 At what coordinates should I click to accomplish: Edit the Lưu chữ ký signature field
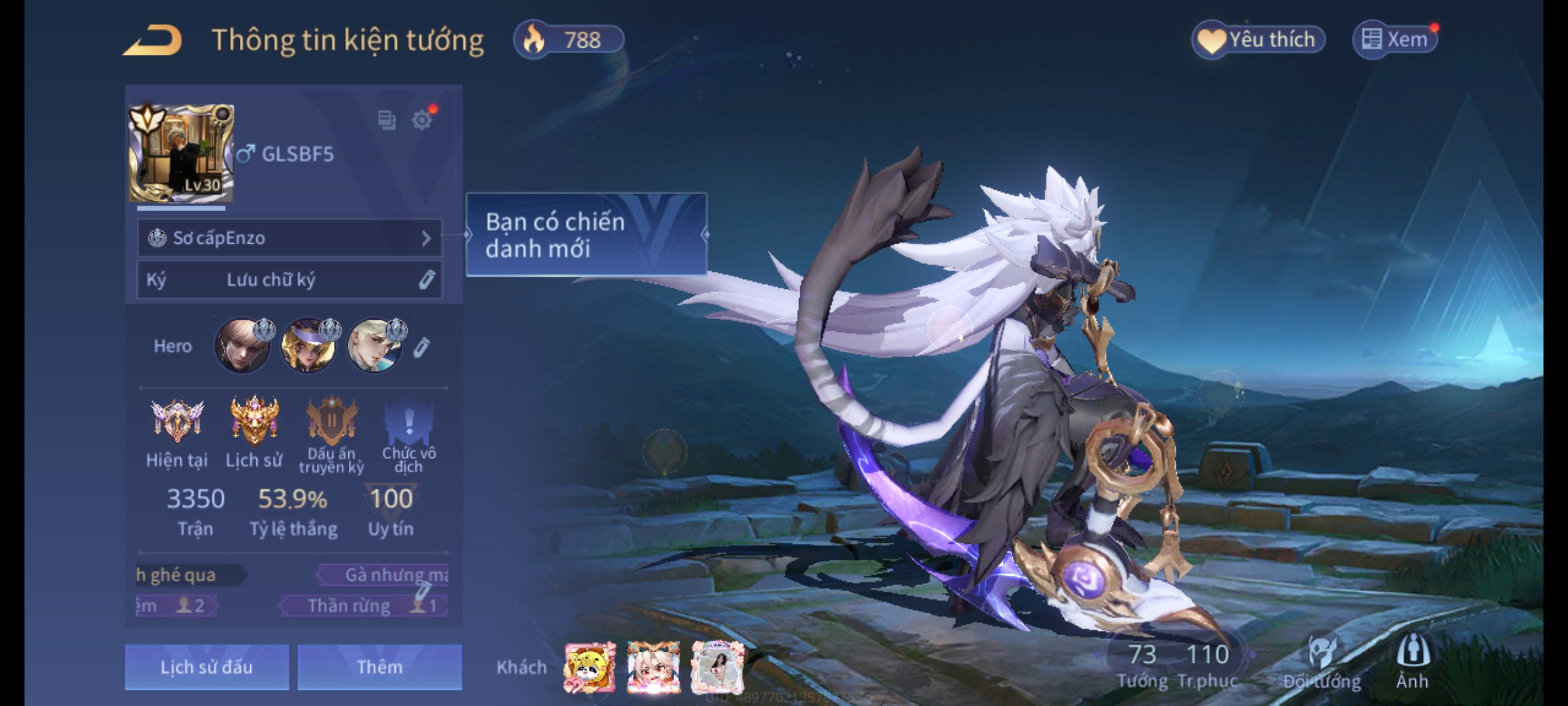pos(426,280)
